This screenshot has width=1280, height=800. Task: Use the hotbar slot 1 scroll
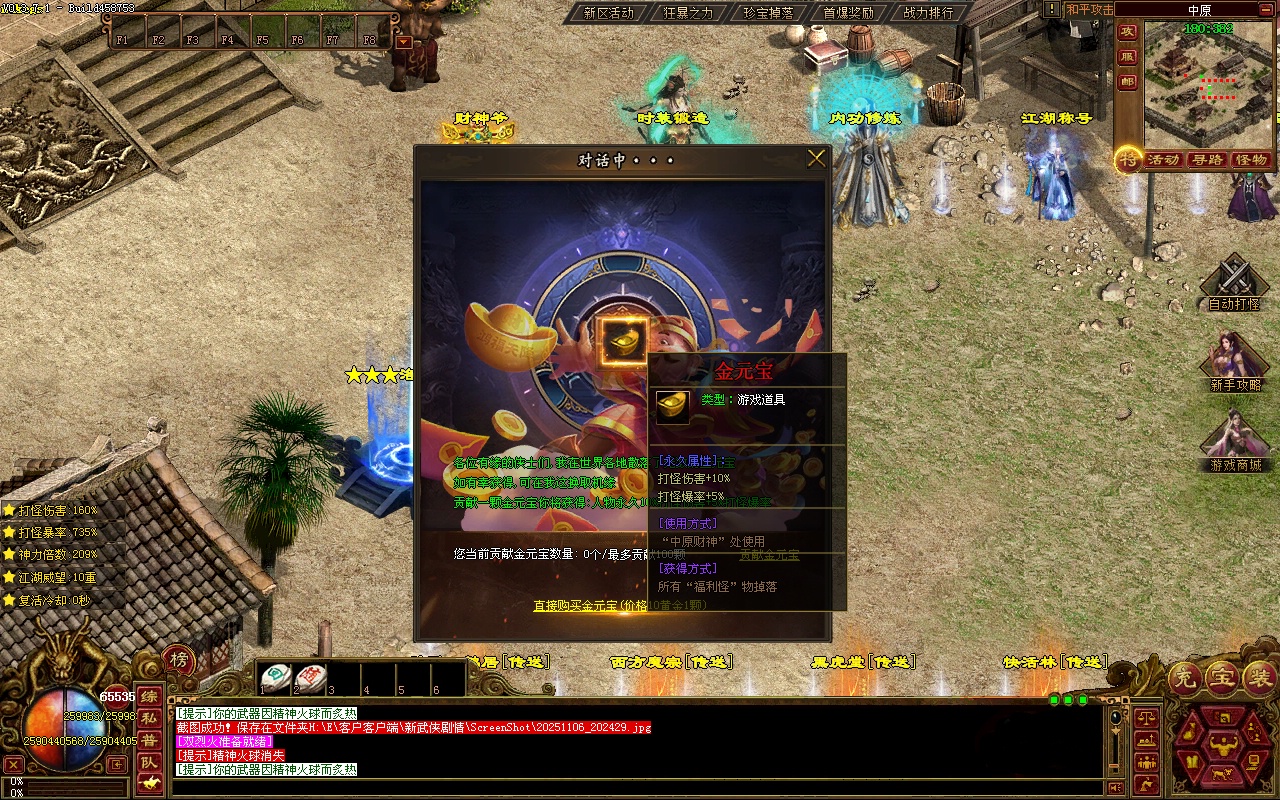coord(276,677)
